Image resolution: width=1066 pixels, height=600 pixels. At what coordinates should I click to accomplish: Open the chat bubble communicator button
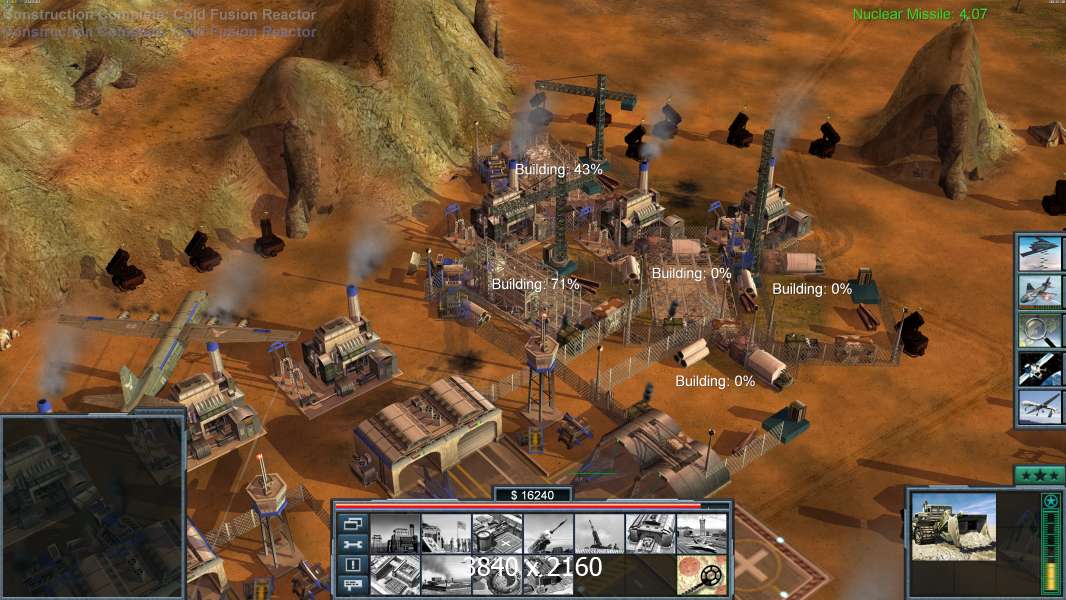(x=351, y=585)
